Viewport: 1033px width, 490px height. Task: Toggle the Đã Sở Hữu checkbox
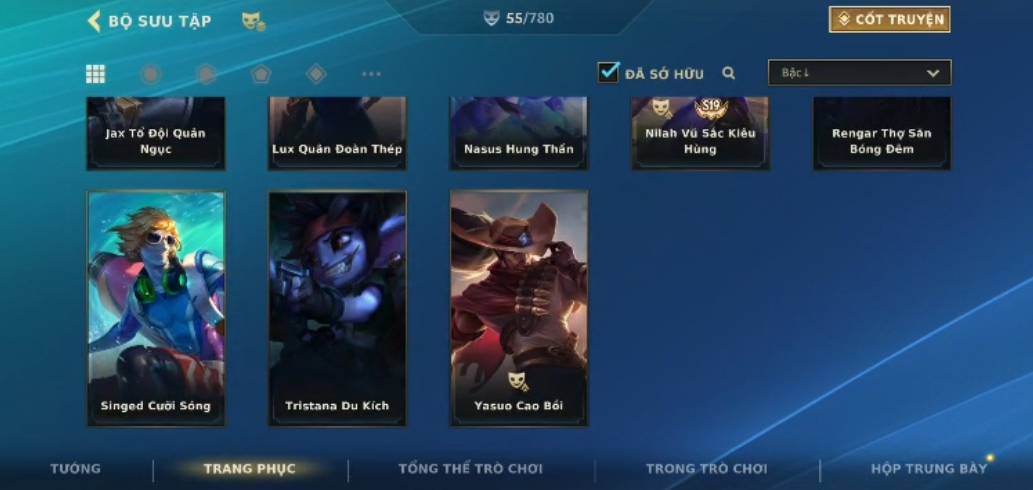pyautogui.click(x=608, y=73)
